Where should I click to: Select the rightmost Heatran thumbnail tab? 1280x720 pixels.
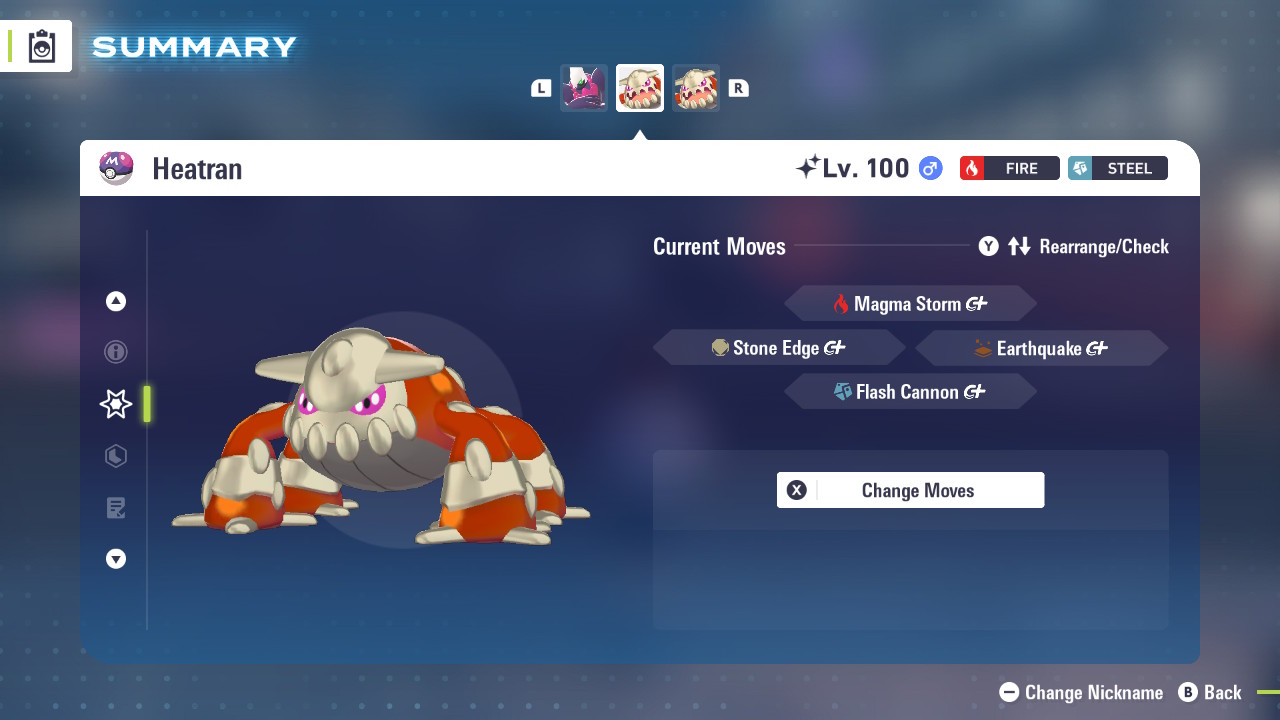click(696, 87)
